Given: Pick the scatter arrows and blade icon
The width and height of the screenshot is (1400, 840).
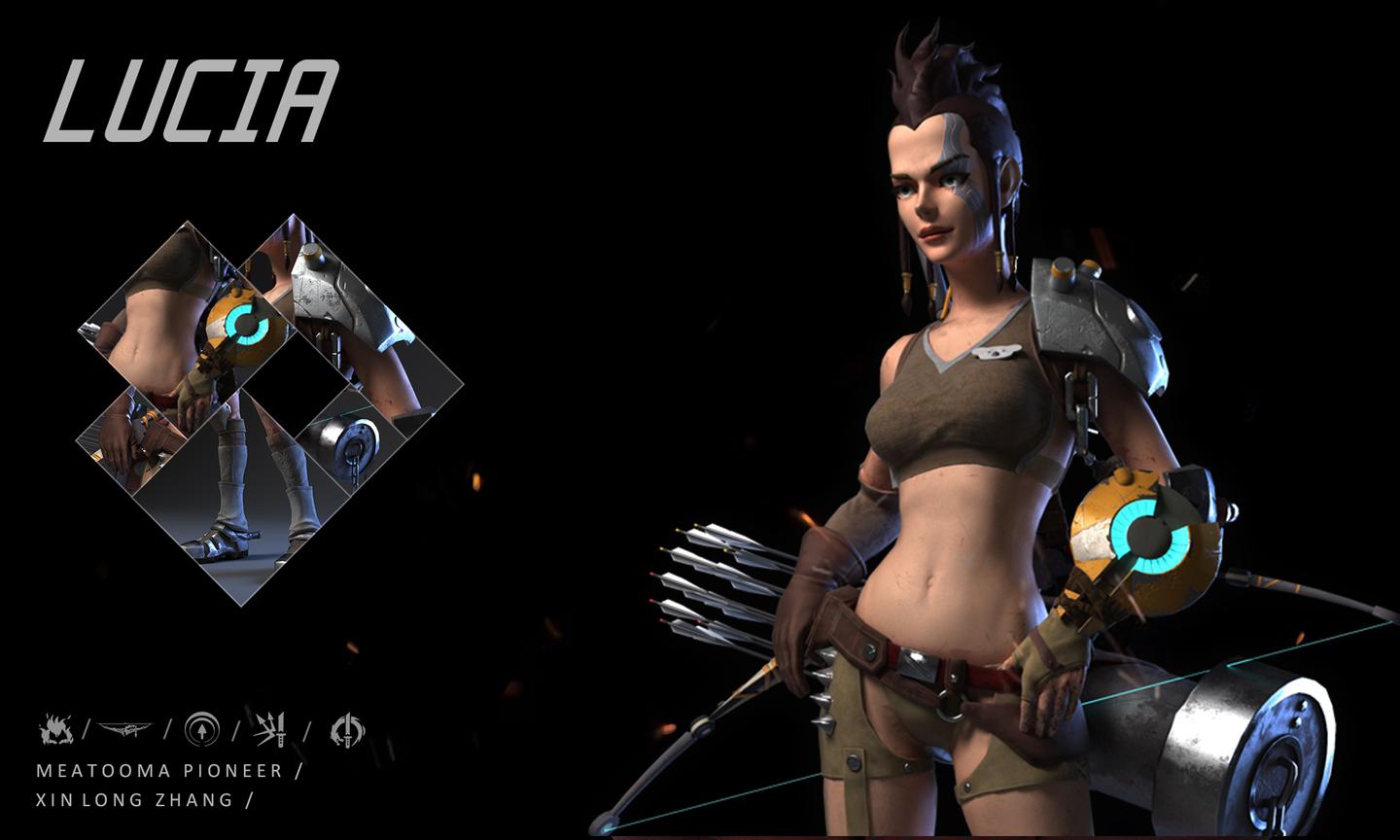Looking at the screenshot, I should (270, 729).
